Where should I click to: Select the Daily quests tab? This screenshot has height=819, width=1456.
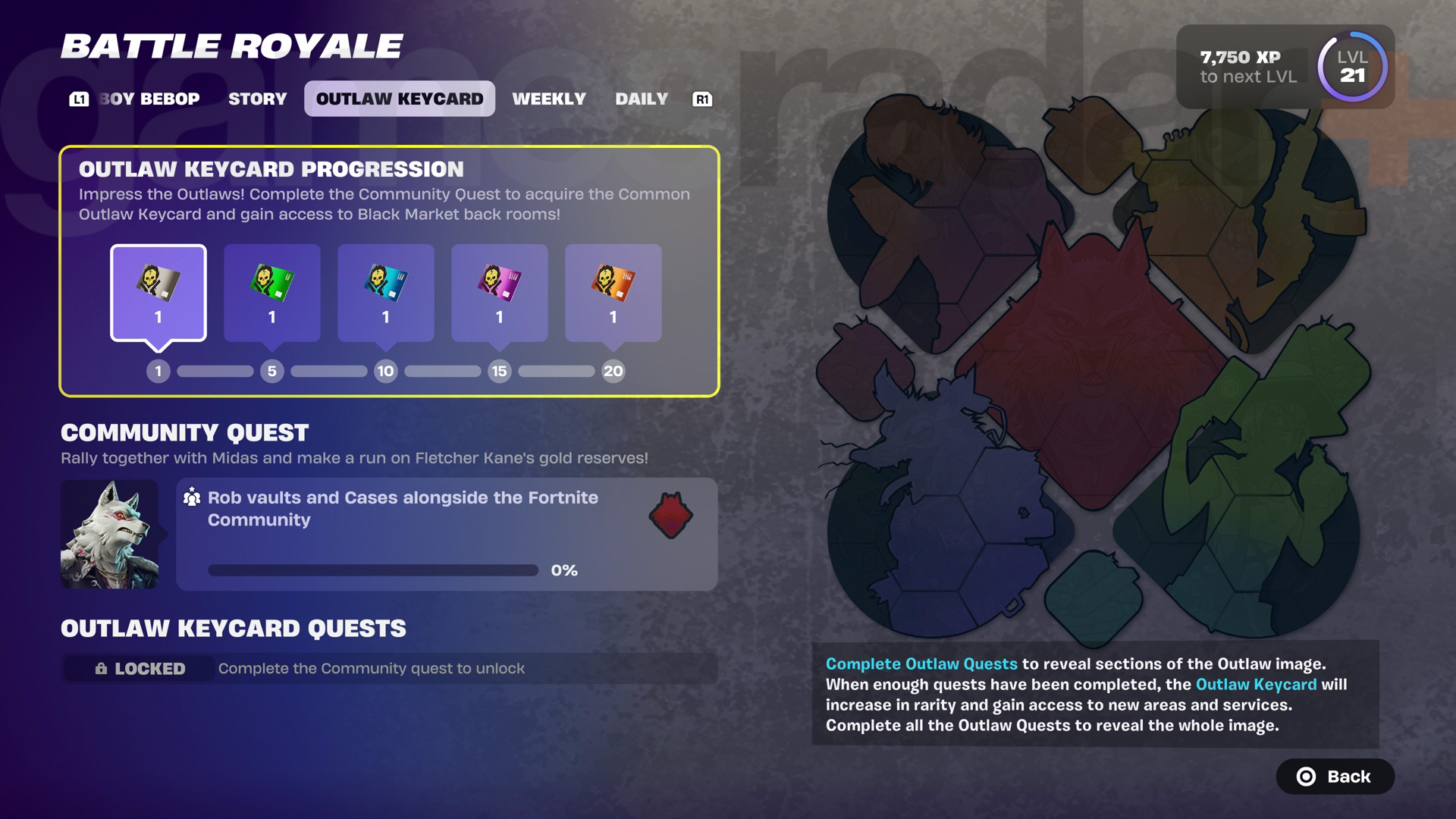coord(641,99)
